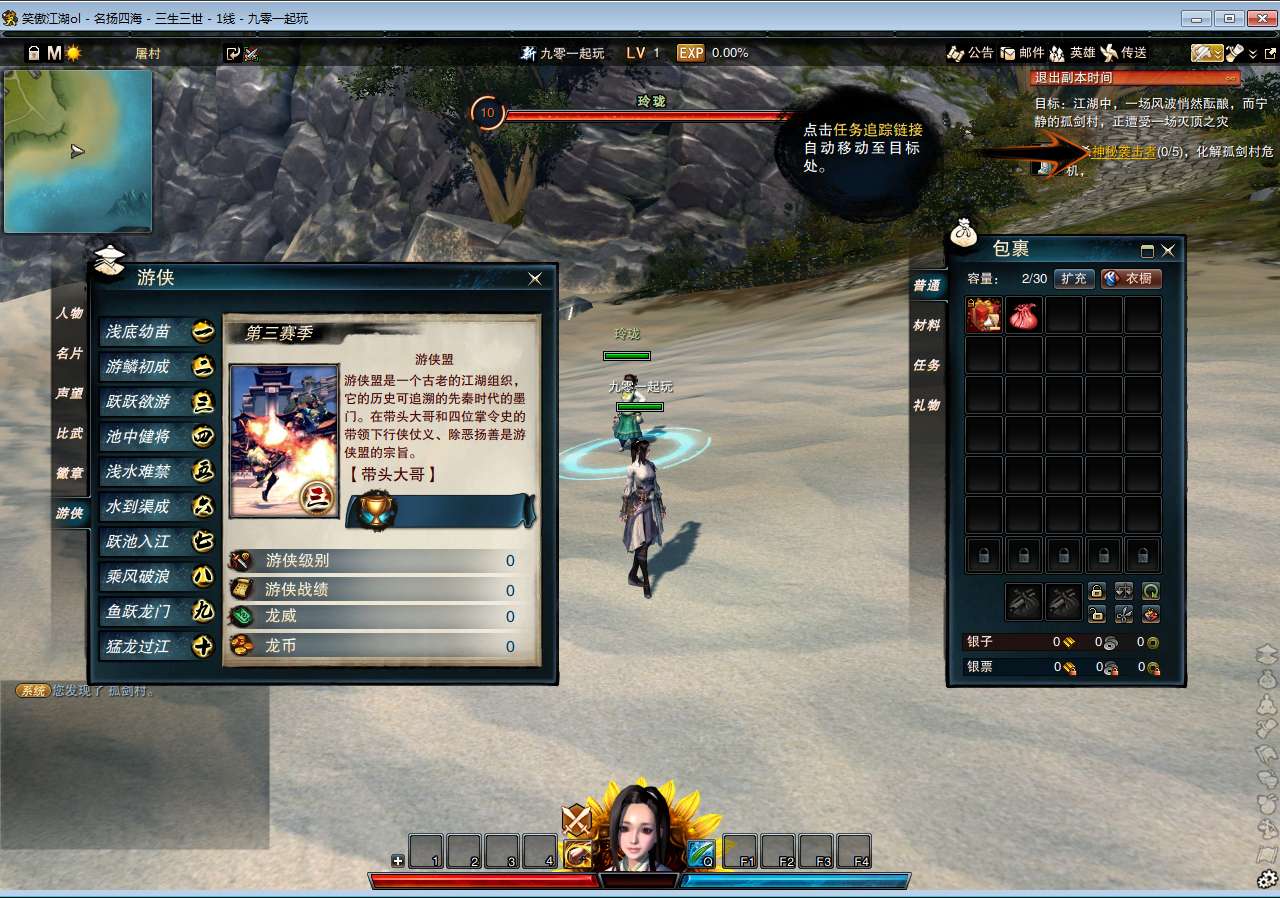Click the minimize box on the 包裹 bag window
This screenshot has width=1280, height=898.
tap(1145, 250)
